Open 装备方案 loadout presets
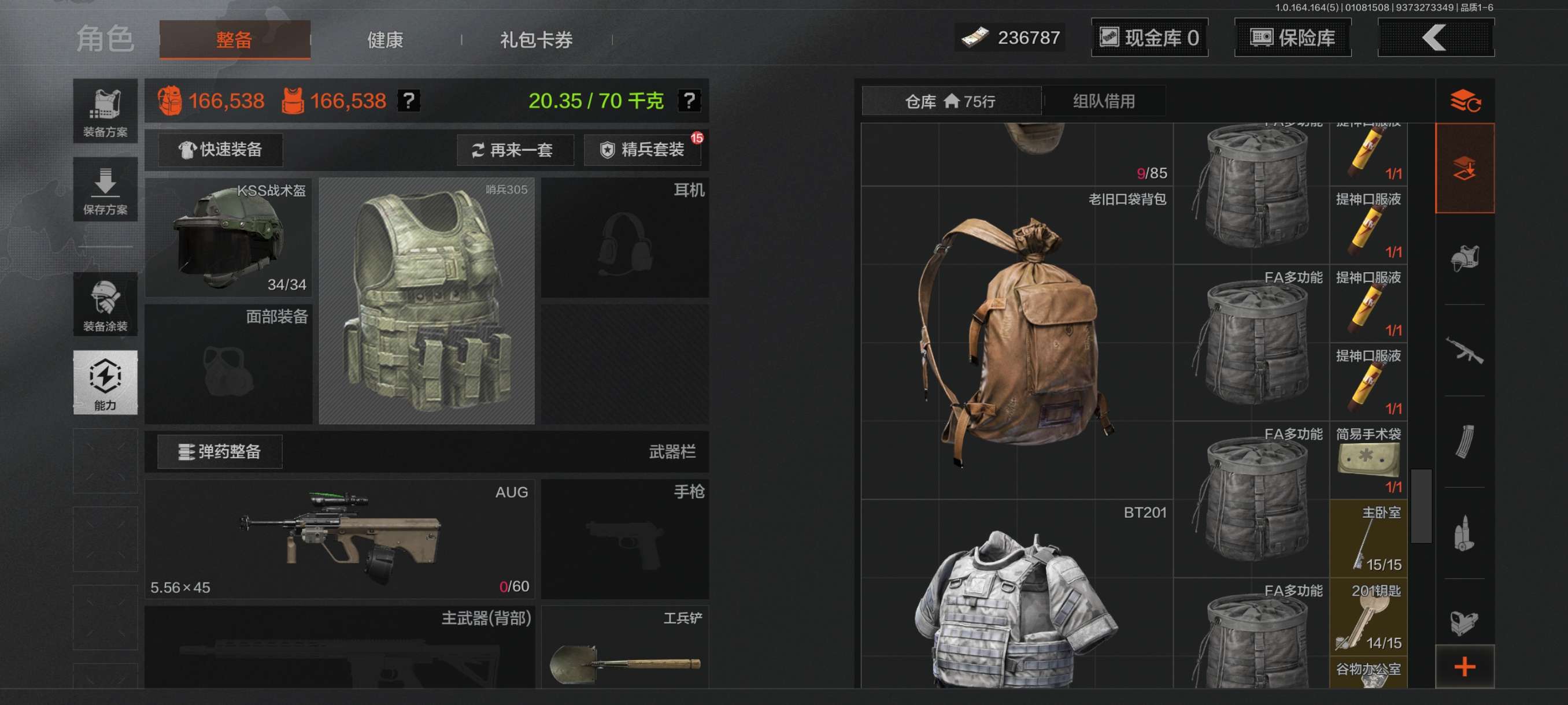The width and height of the screenshot is (1568, 705). click(x=105, y=112)
